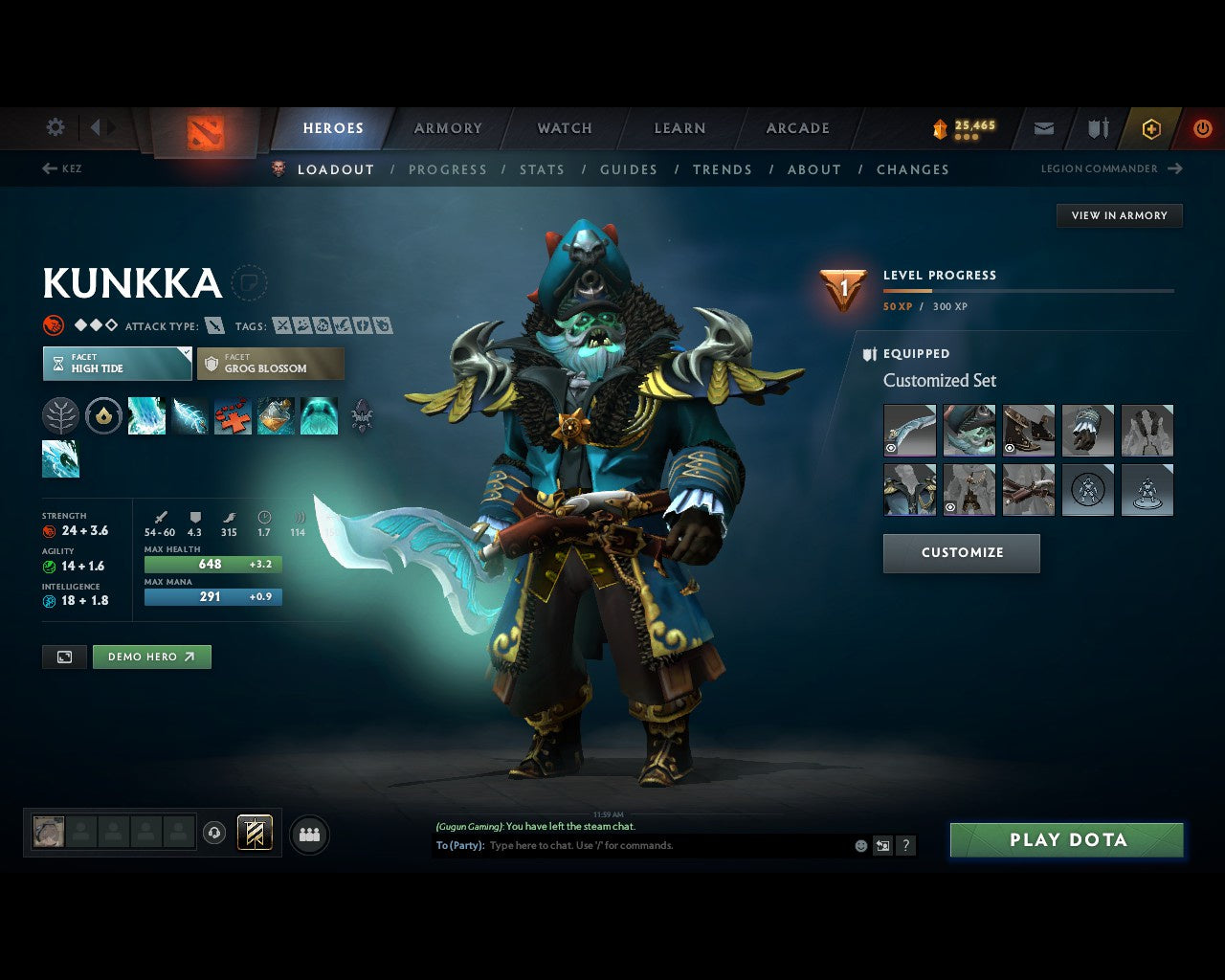Select the X Marks the Spot ability icon

click(233, 415)
